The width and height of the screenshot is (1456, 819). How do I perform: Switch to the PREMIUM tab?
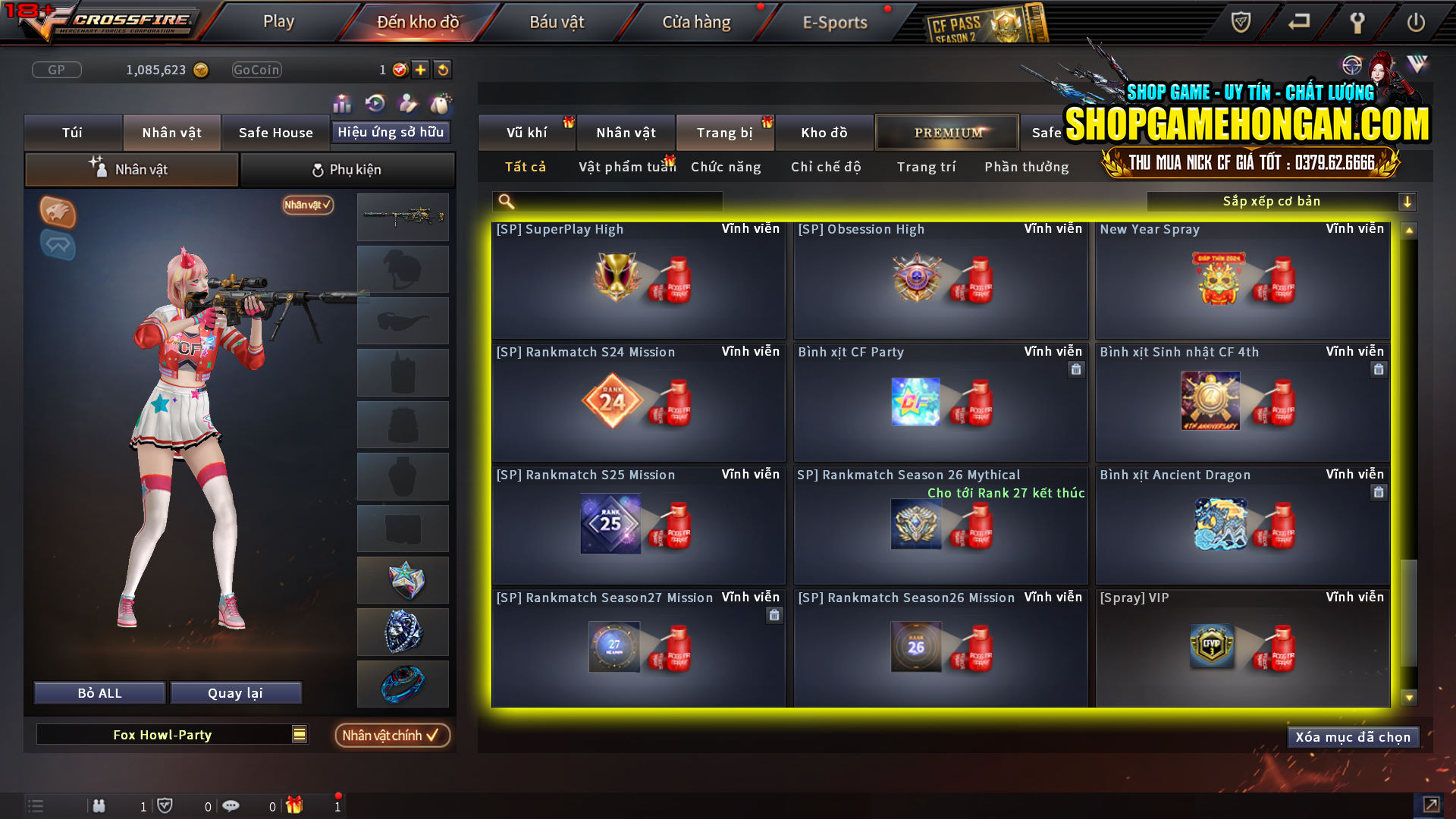pyautogui.click(x=946, y=132)
